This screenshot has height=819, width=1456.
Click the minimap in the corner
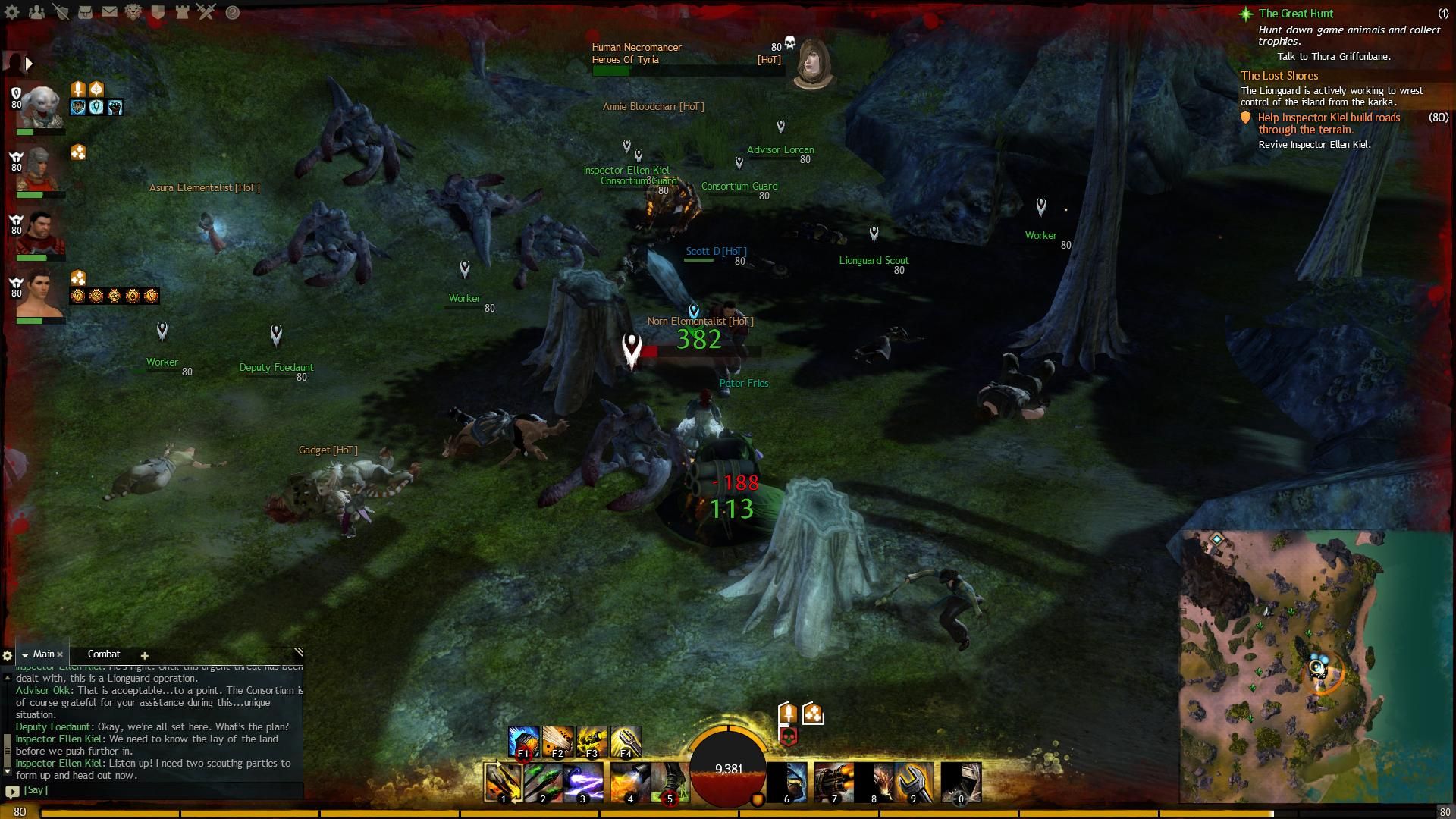1316,666
